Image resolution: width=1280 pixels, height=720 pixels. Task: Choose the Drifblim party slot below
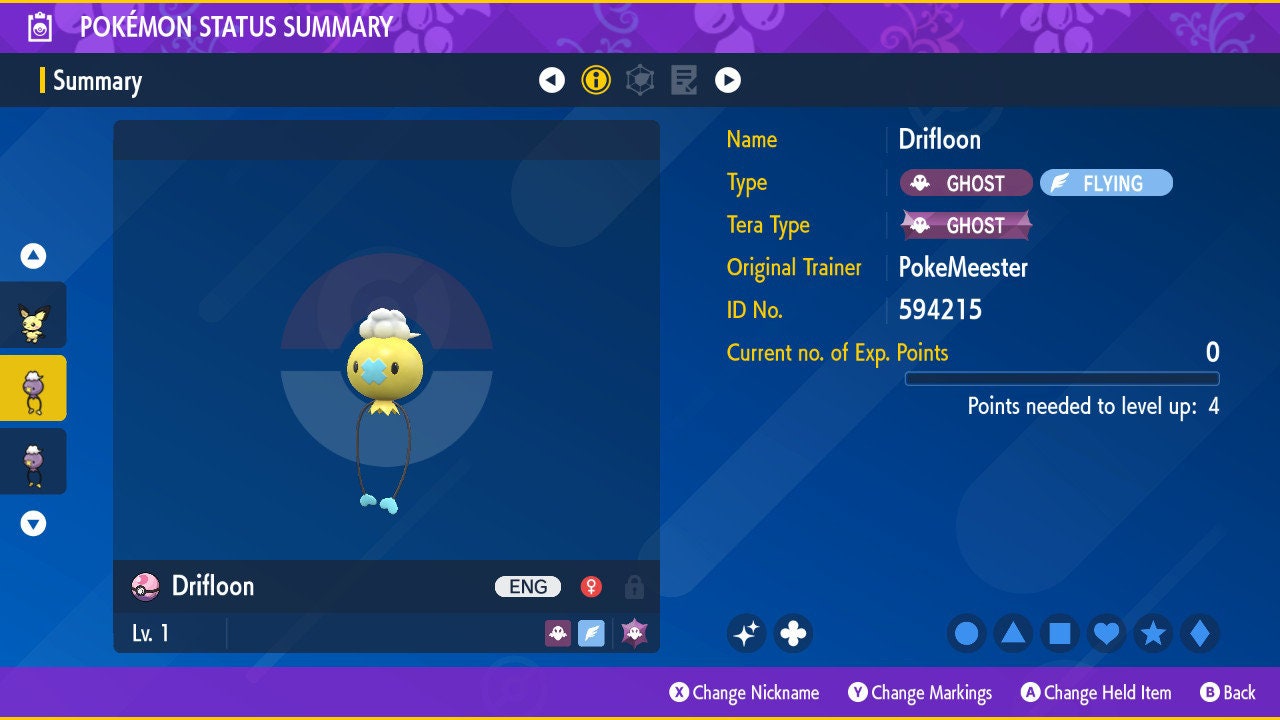click(34, 461)
